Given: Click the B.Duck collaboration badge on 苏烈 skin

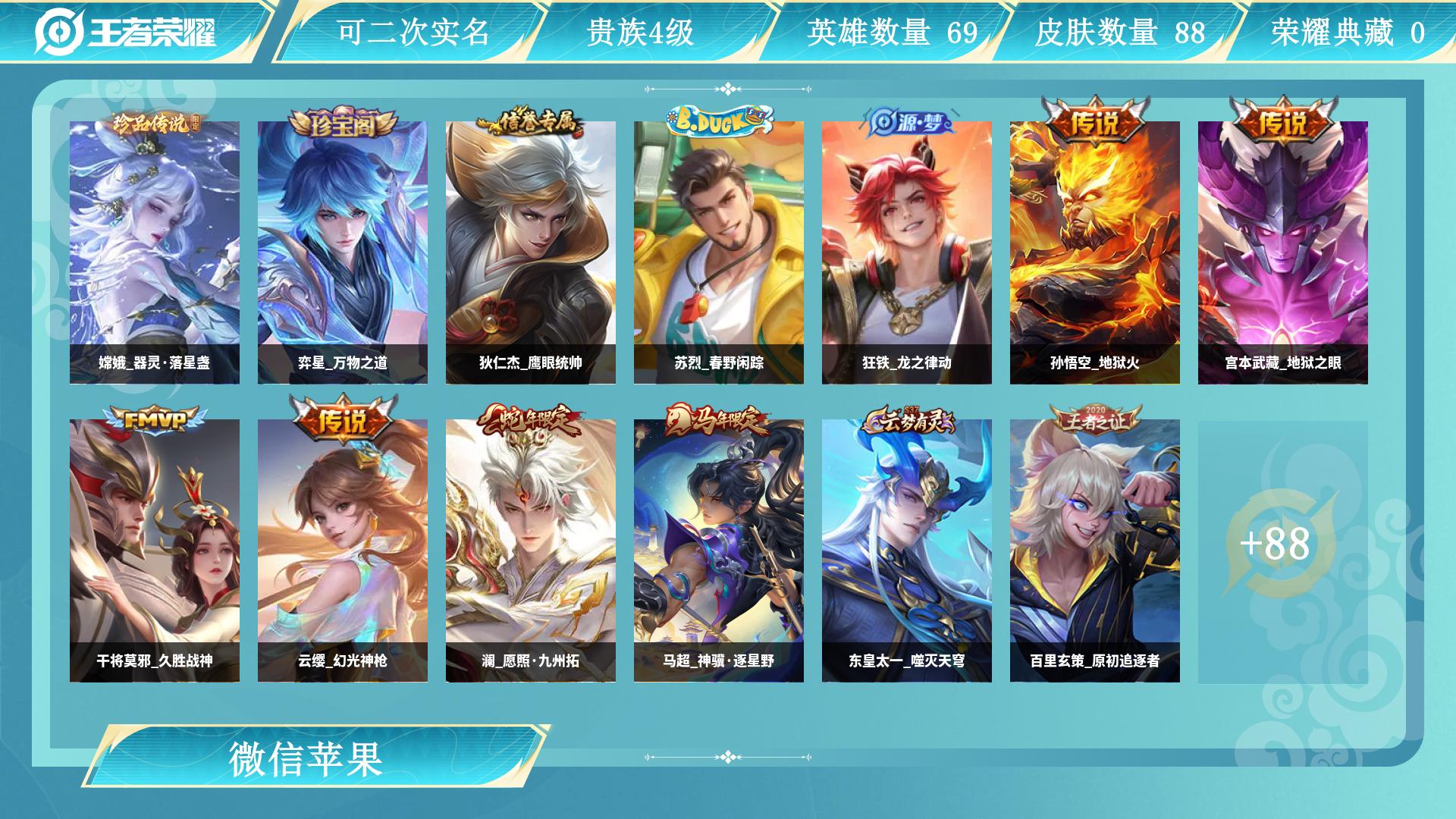Looking at the screenshot, I should click(x=715, y=116).
